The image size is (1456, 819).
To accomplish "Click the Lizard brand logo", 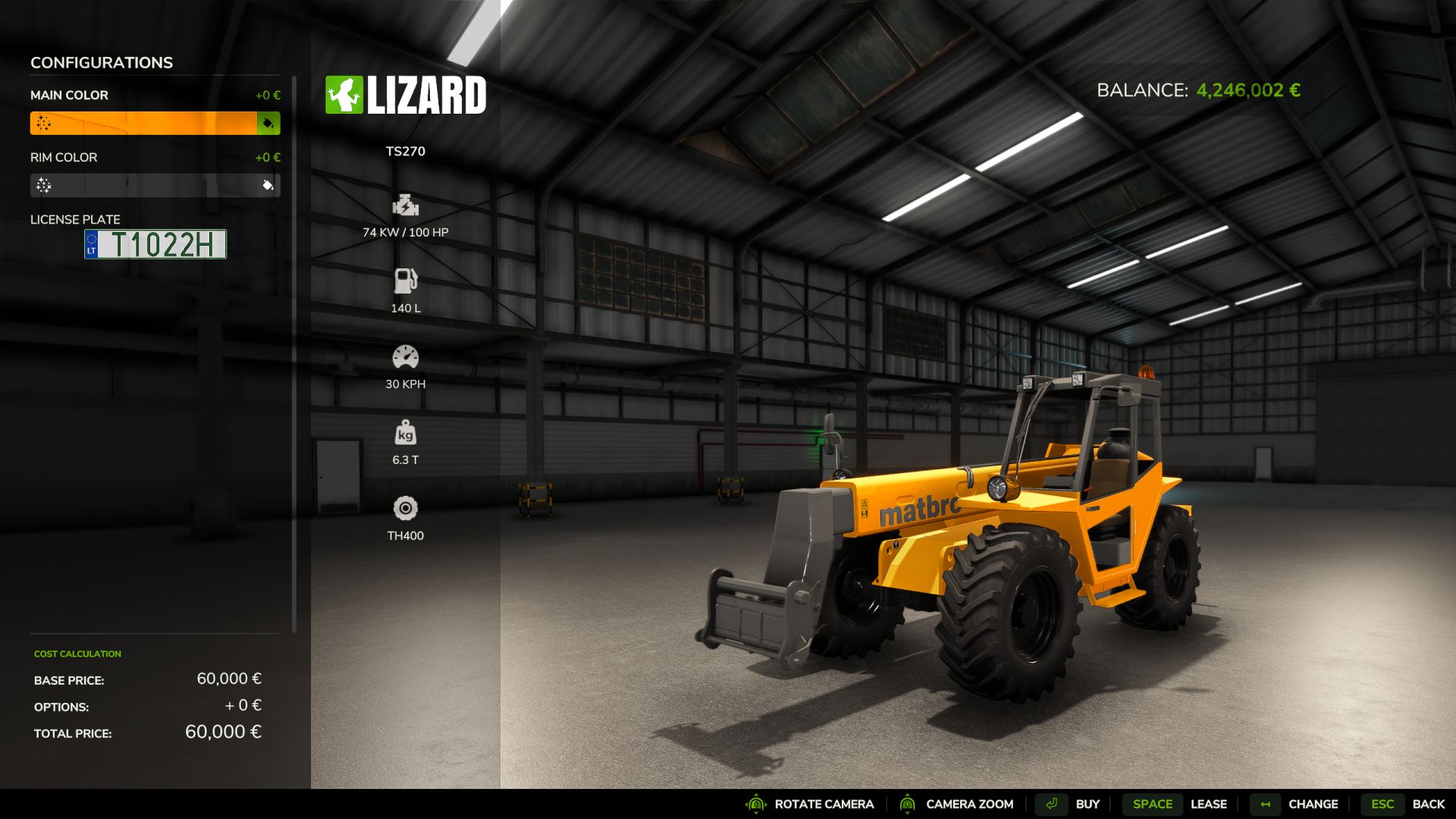I will click(406, 94).
